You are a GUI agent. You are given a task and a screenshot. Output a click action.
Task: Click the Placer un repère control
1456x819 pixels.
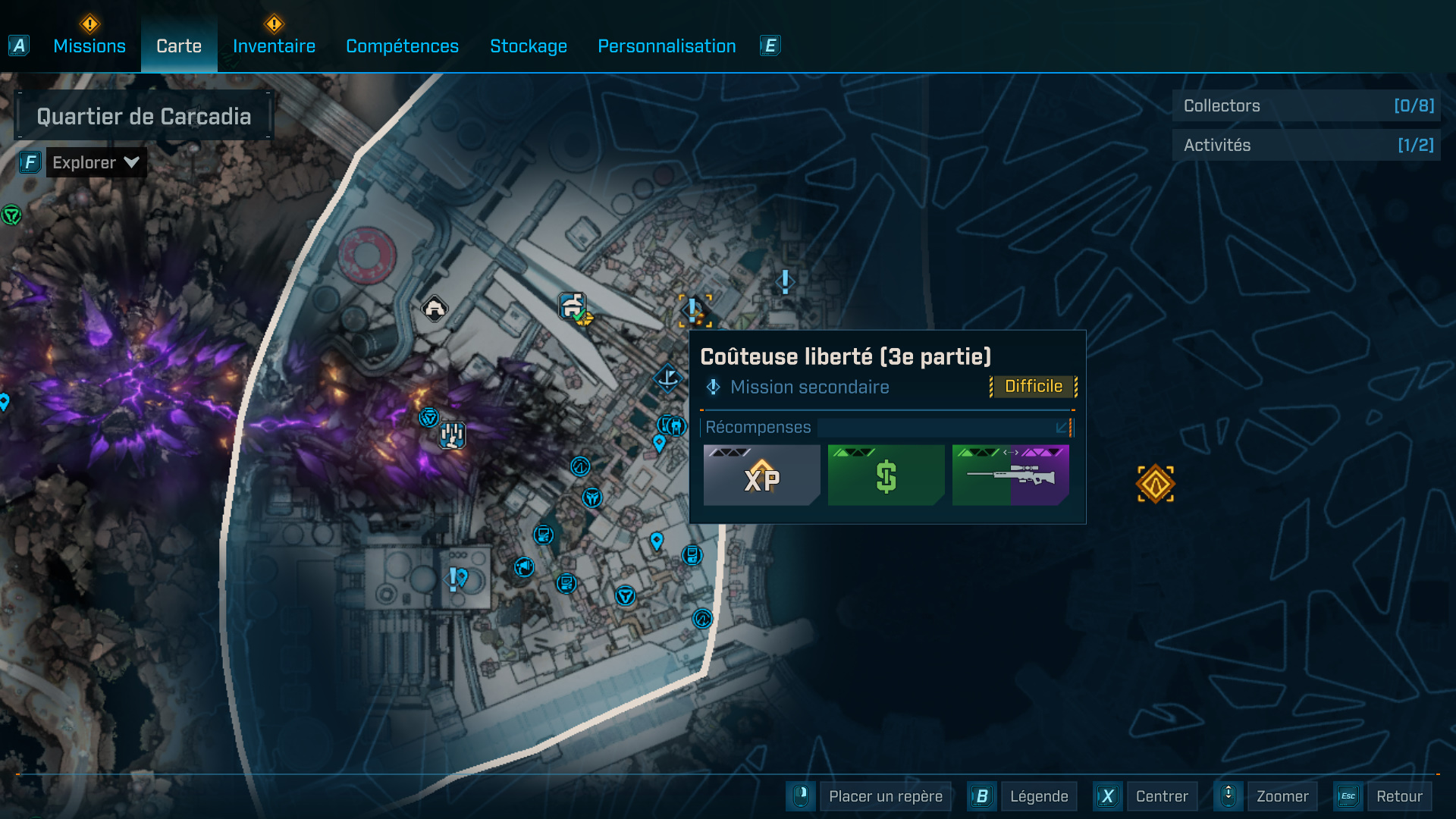point(885,796)
